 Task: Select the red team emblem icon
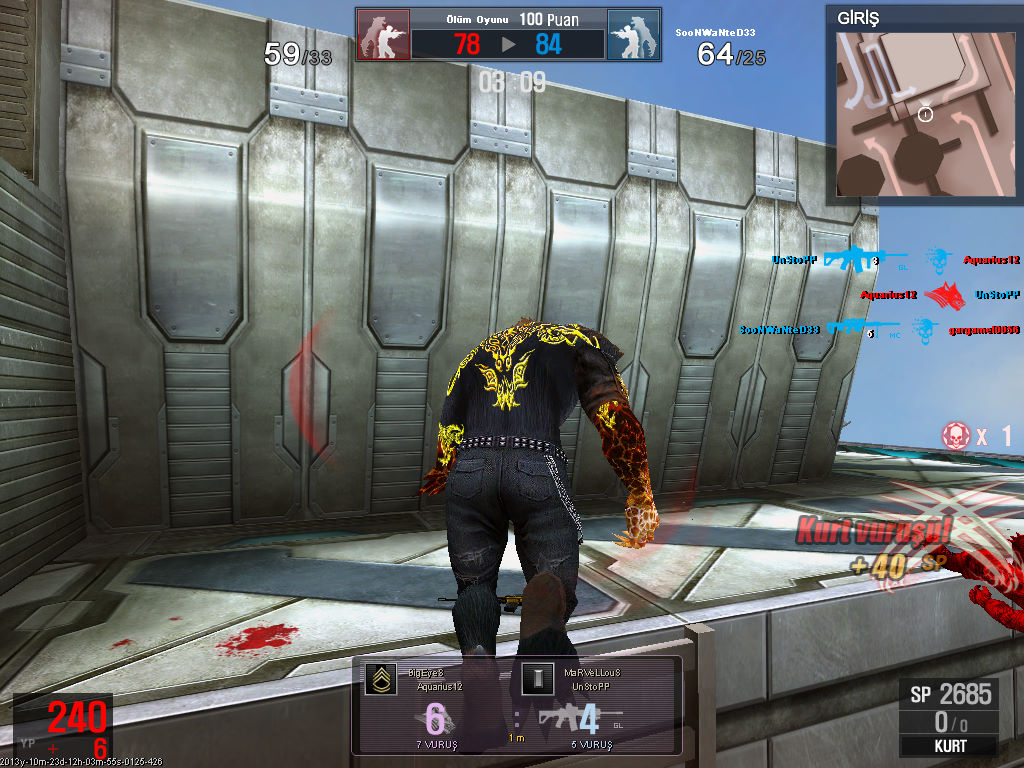coord(383,35)
